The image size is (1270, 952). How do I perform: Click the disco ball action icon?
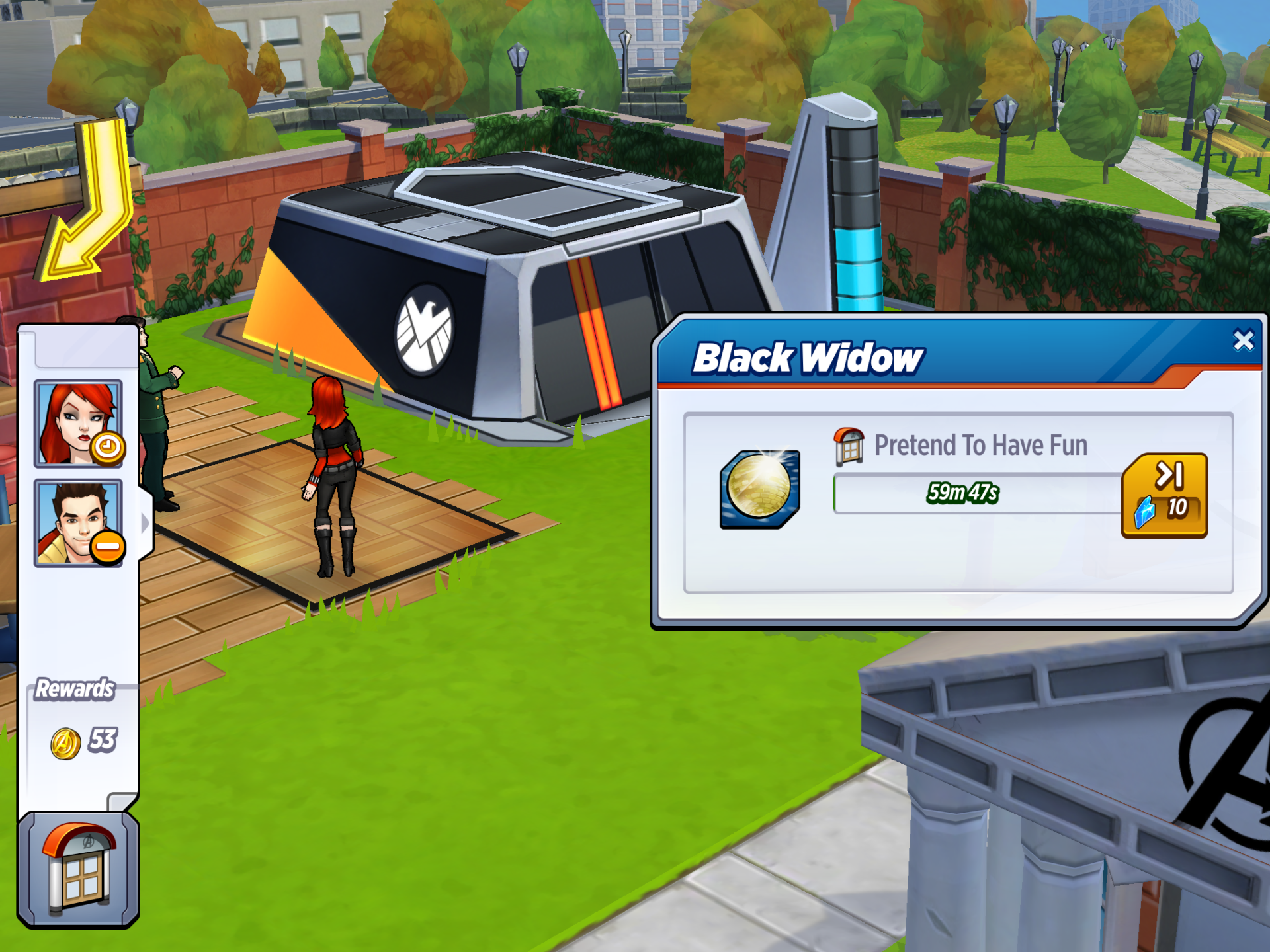click(759, 489)
